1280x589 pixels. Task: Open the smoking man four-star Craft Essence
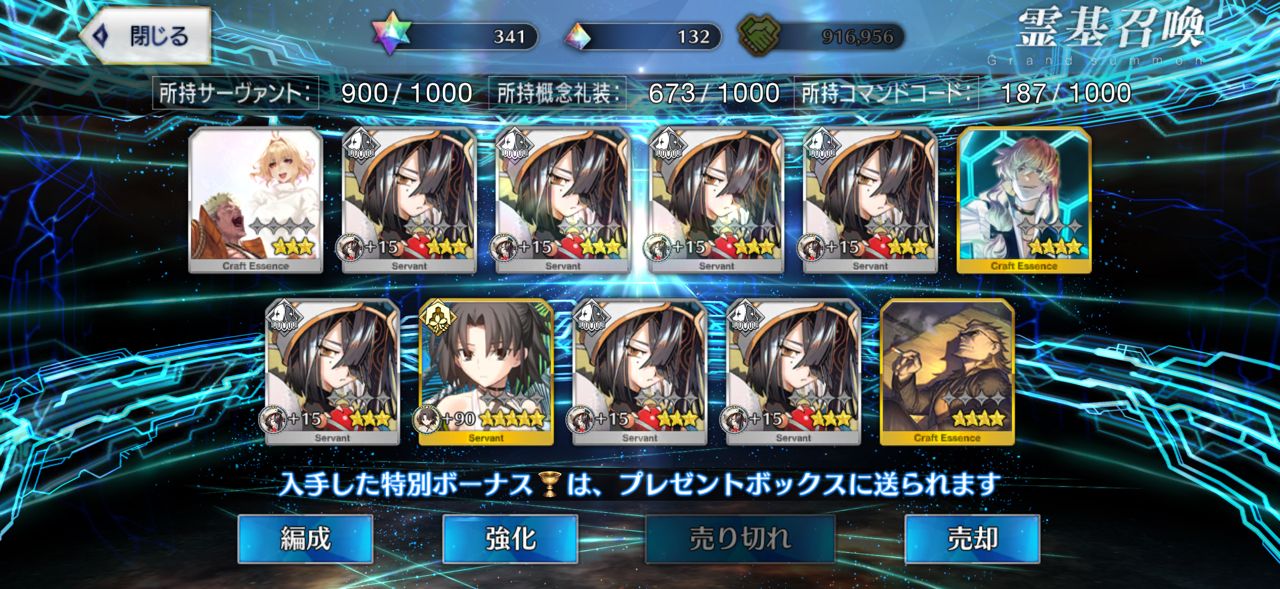(x=947, y=371)
